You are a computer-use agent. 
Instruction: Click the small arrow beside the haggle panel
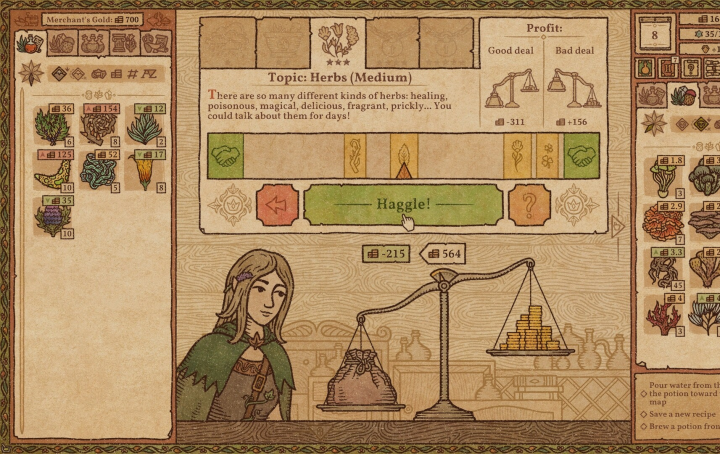pos(617,226)
